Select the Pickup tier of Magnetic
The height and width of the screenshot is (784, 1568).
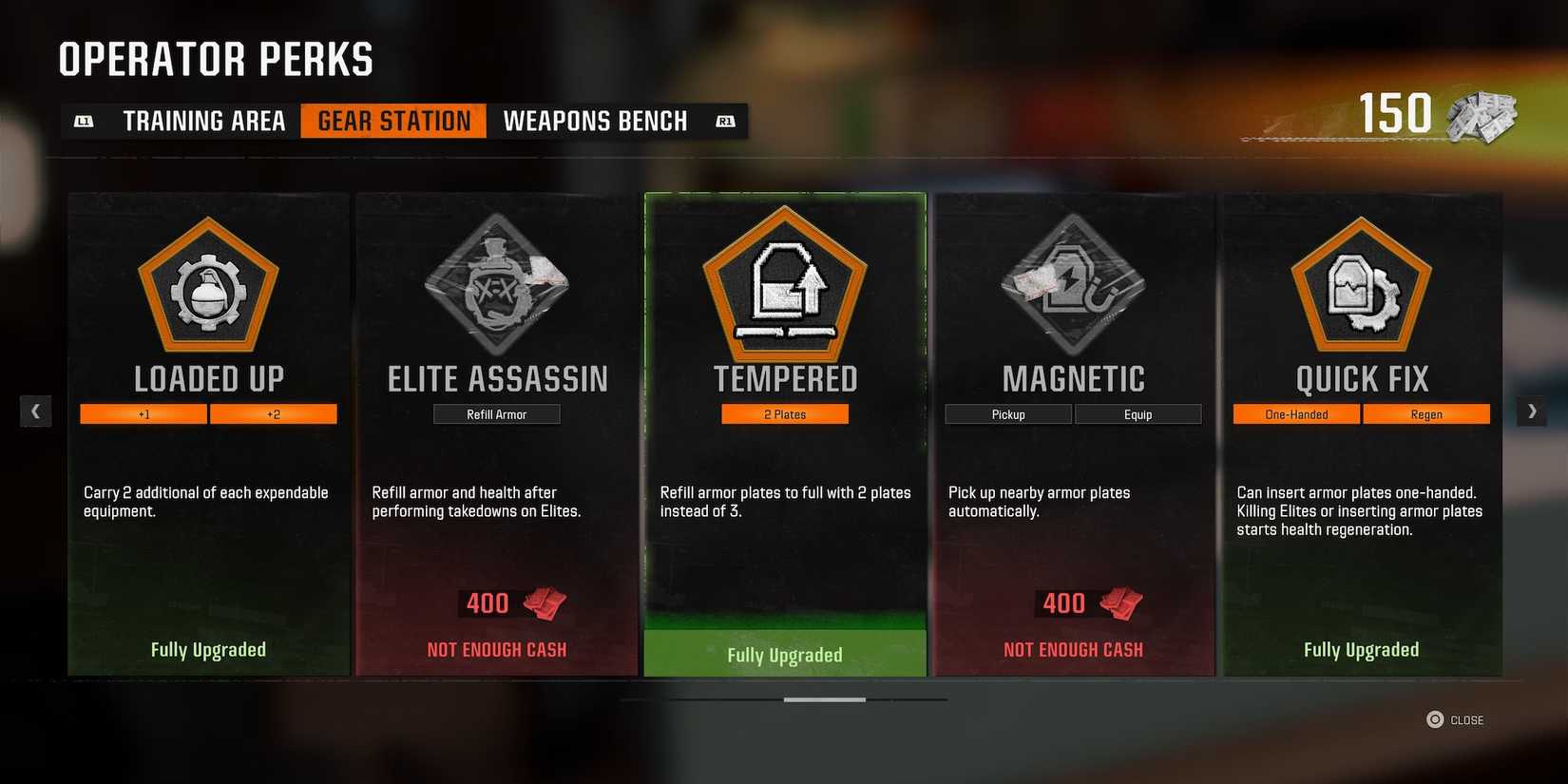tap(1007, 413)
